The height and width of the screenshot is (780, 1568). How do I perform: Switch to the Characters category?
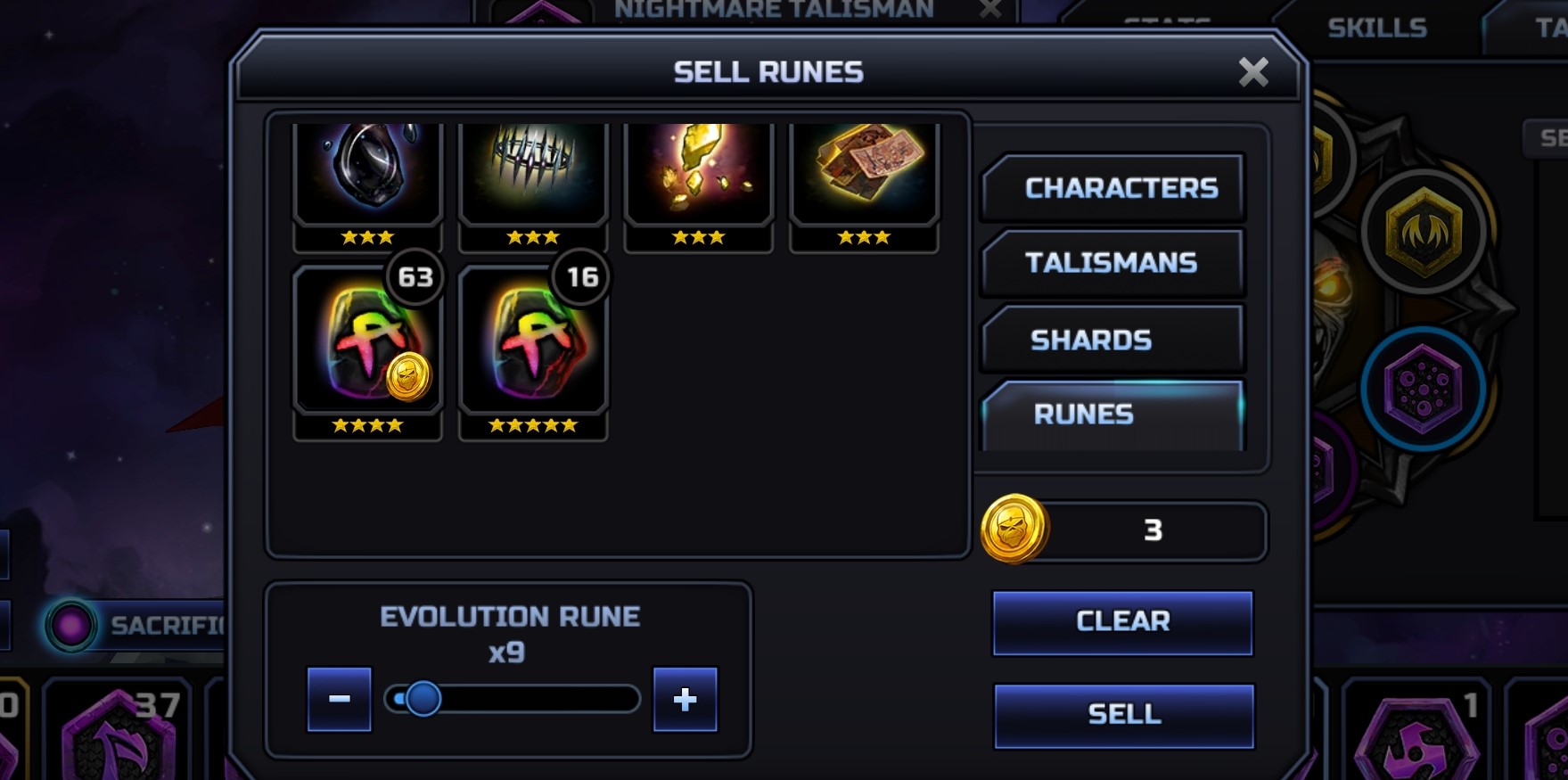pos(1112,188)
